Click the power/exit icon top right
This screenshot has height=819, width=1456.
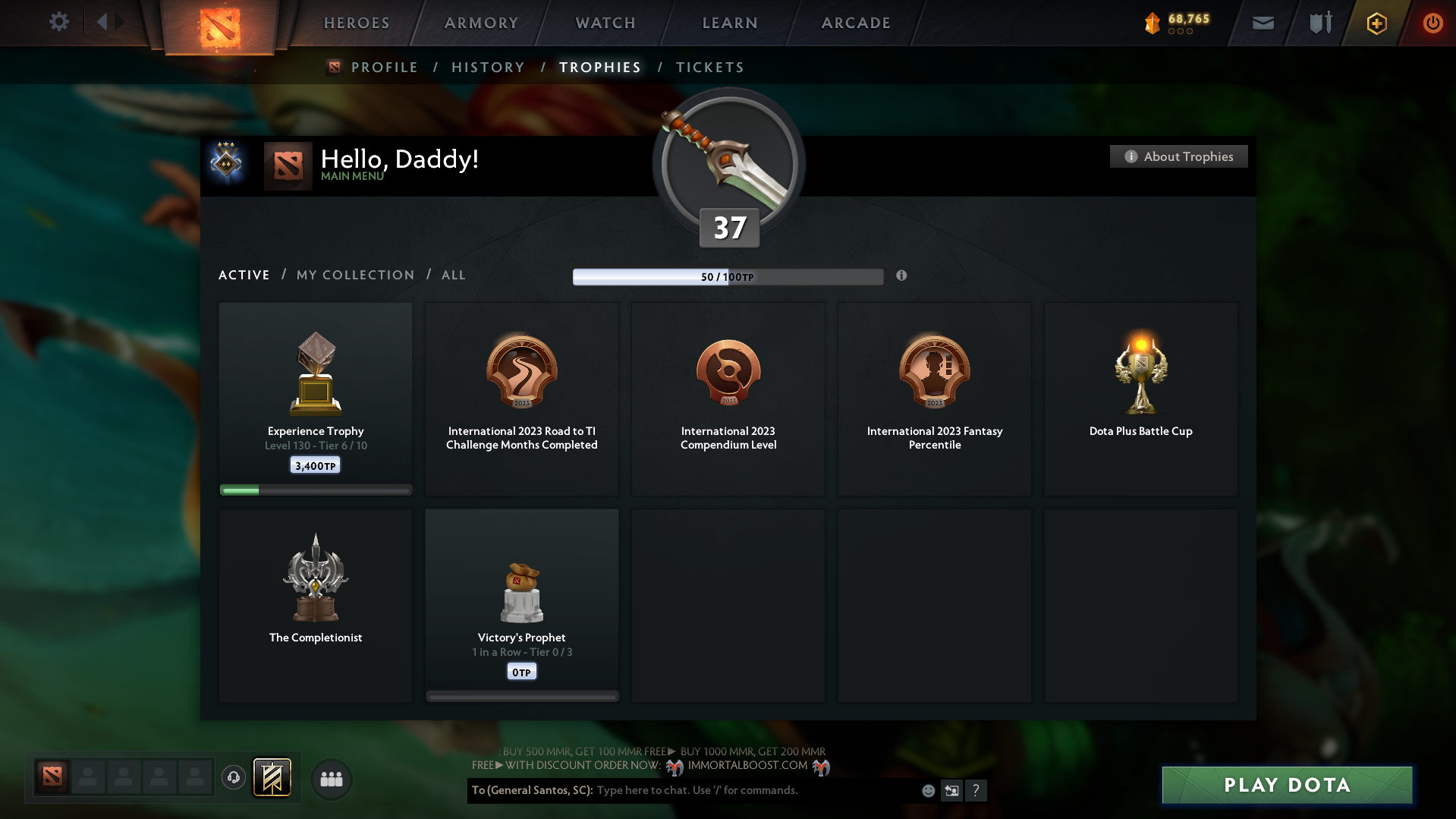(x=1432, y=23)
